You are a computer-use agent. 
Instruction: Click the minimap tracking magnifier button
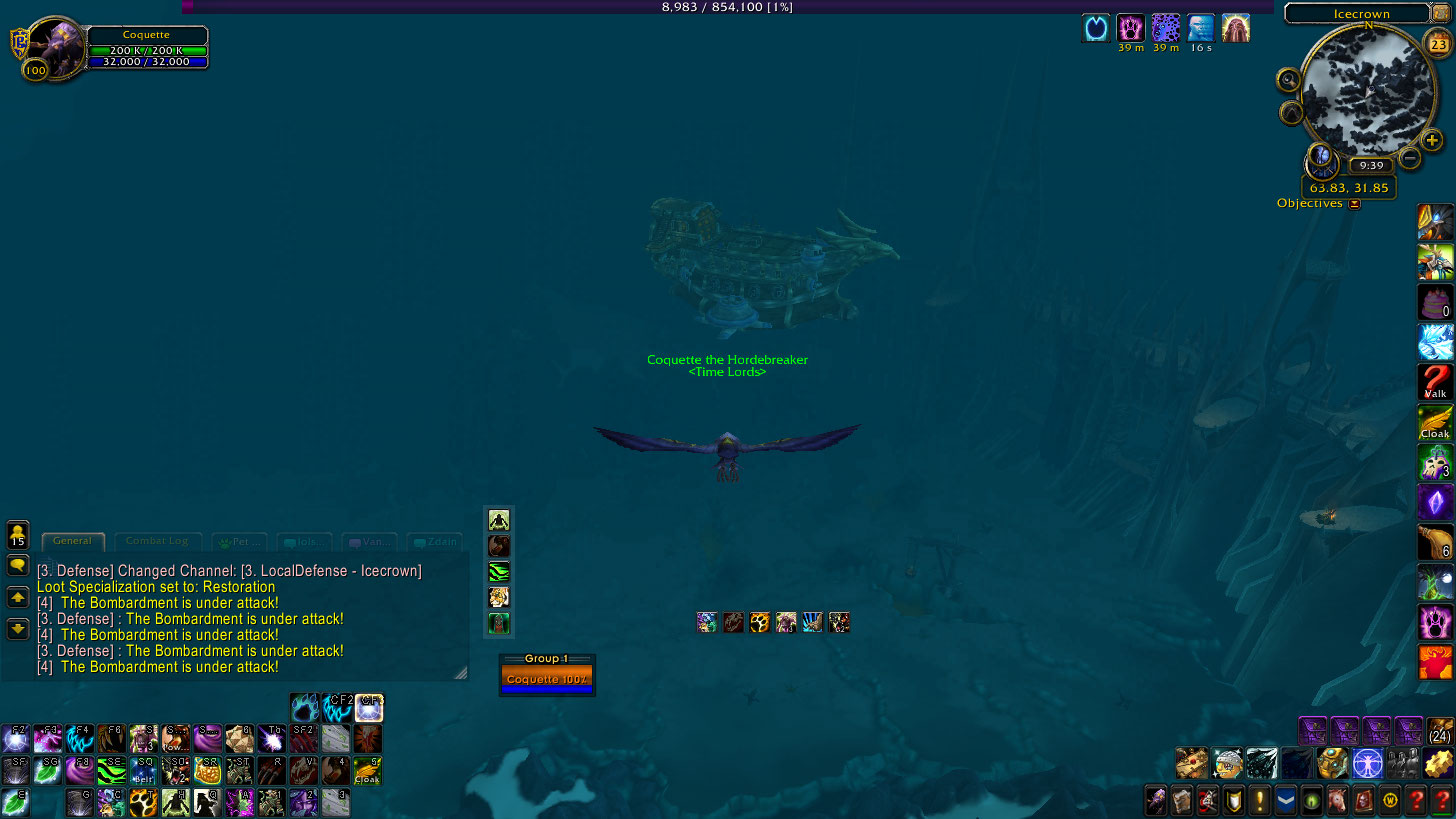(x=1289, y=80)
